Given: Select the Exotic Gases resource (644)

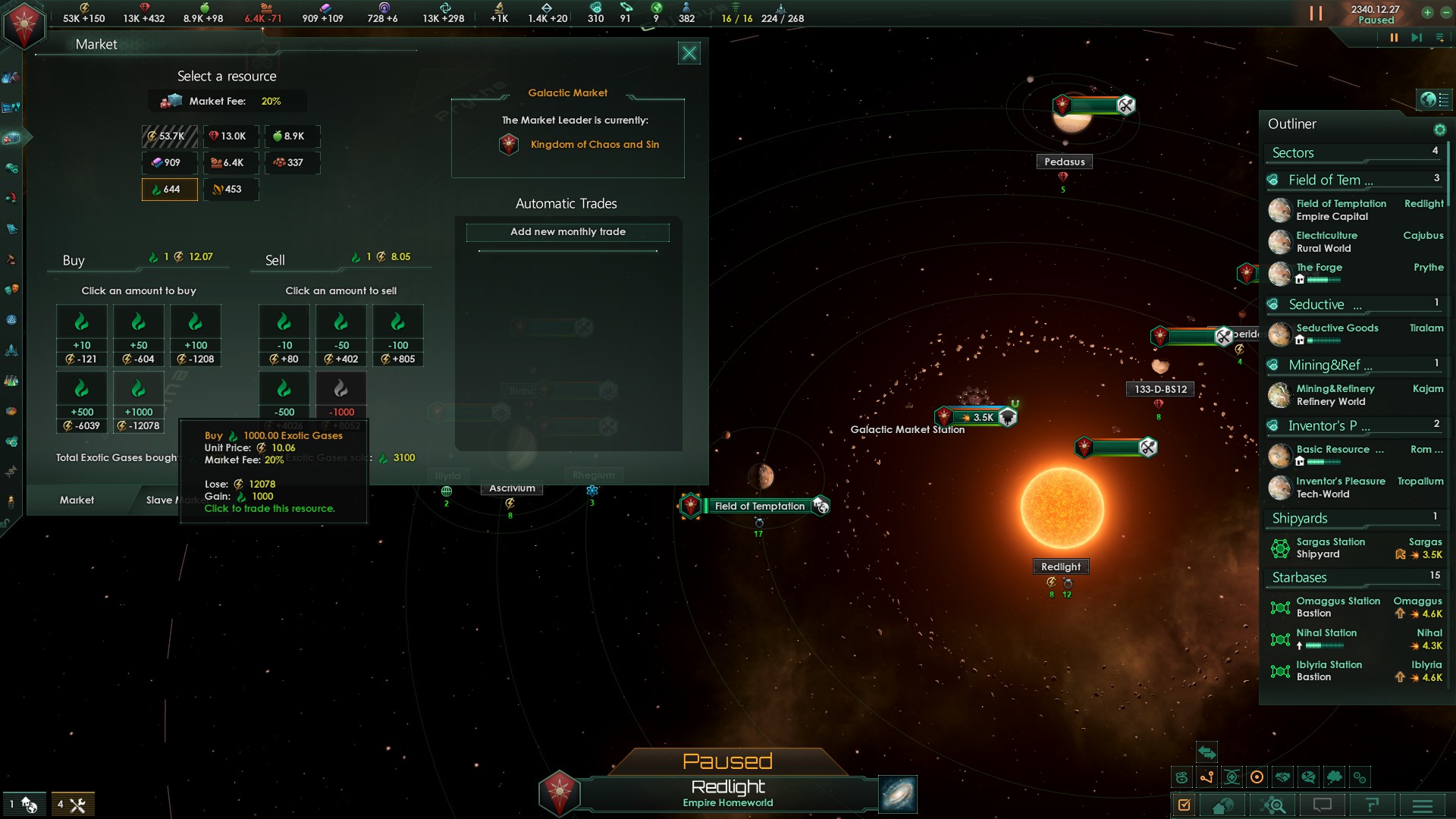Looking at the screenshot, I should coord(170,190).
